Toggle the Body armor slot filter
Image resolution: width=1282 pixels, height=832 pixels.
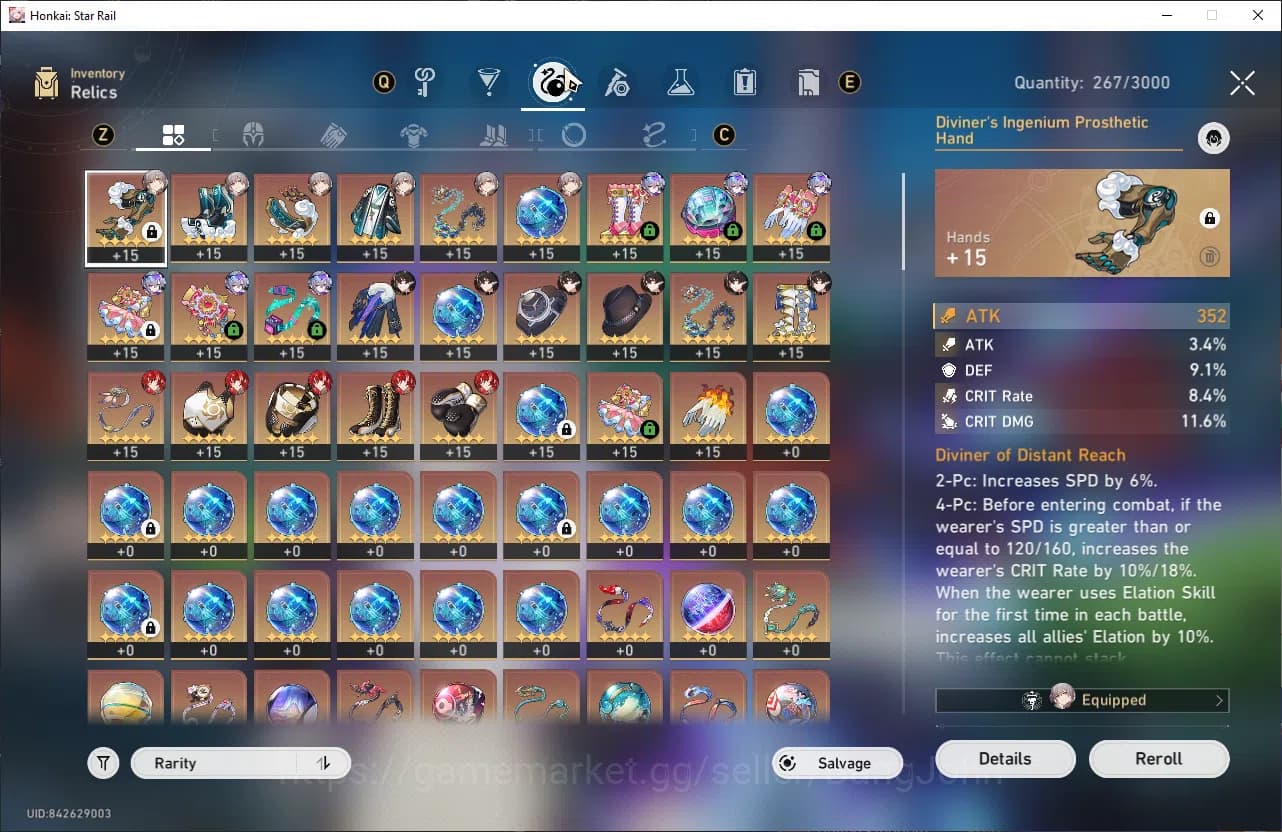[413, 134]
